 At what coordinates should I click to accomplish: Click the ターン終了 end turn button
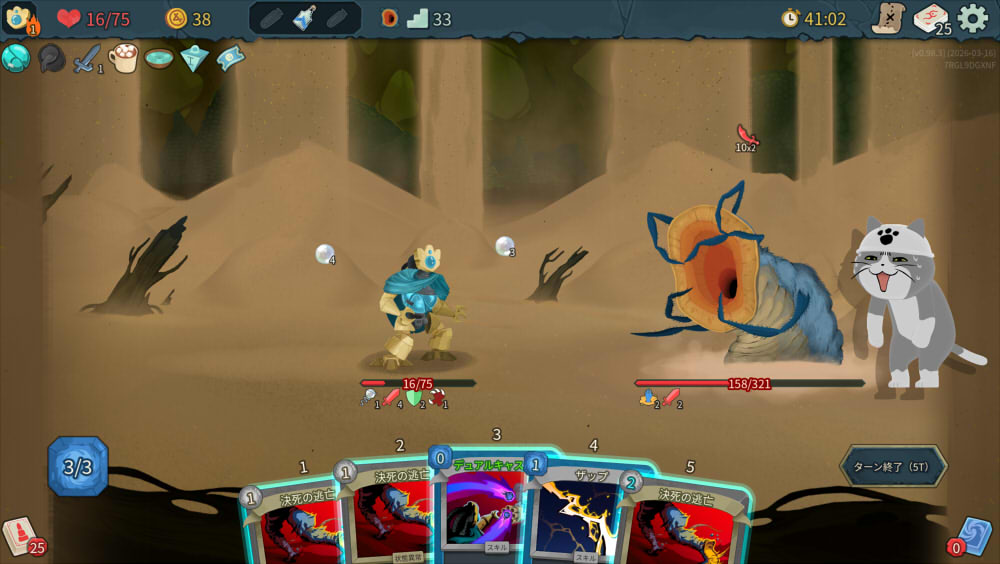(x=892, y=466)
